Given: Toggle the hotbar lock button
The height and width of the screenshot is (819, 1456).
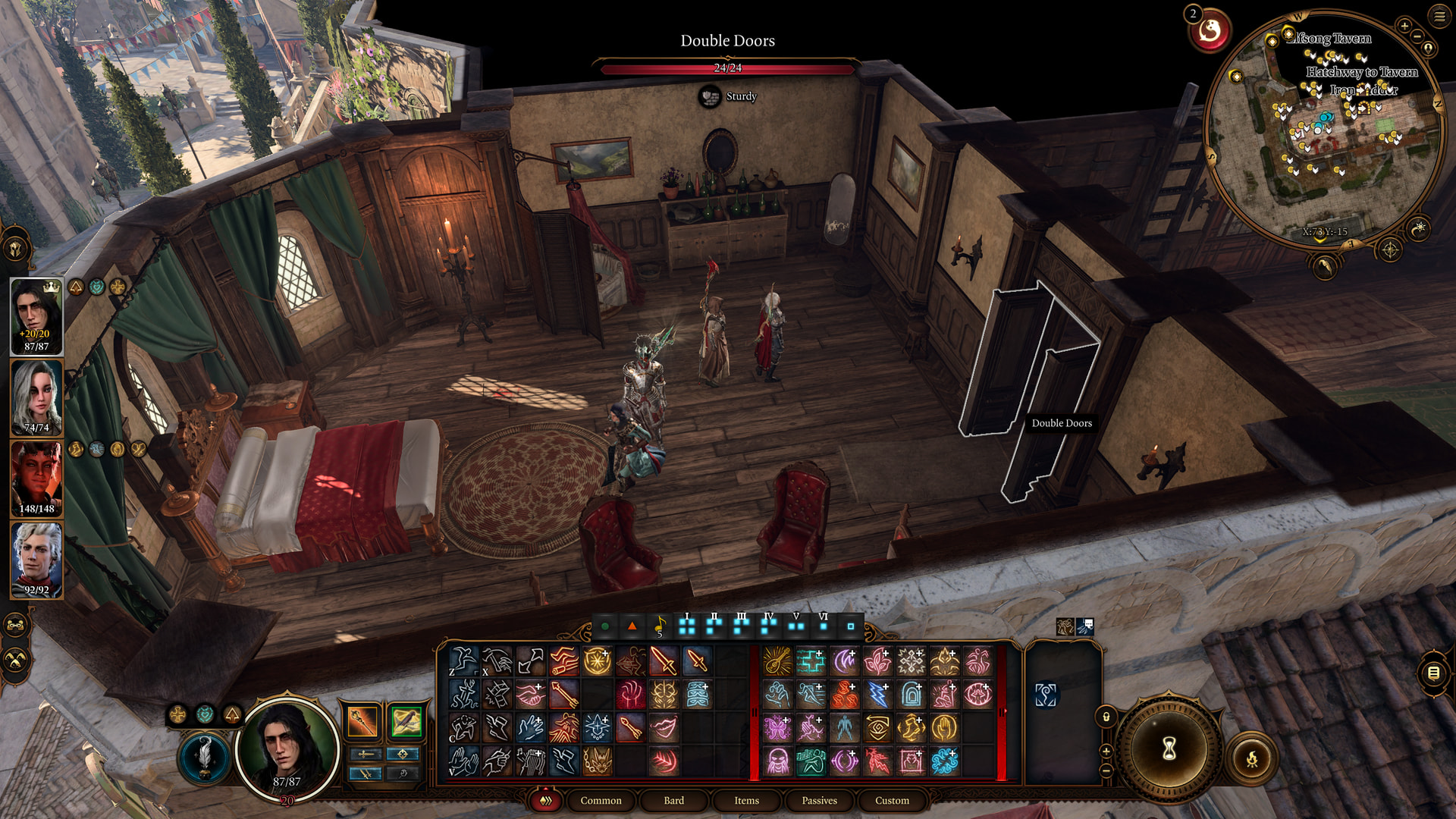Looking at the screenshot, I should tap(1106, 717).
